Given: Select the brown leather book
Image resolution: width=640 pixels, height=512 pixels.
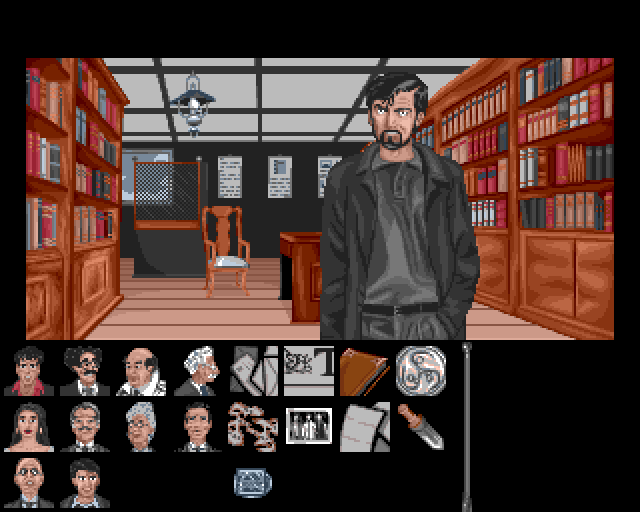Looking at the screenshot, I should [364, 371].
